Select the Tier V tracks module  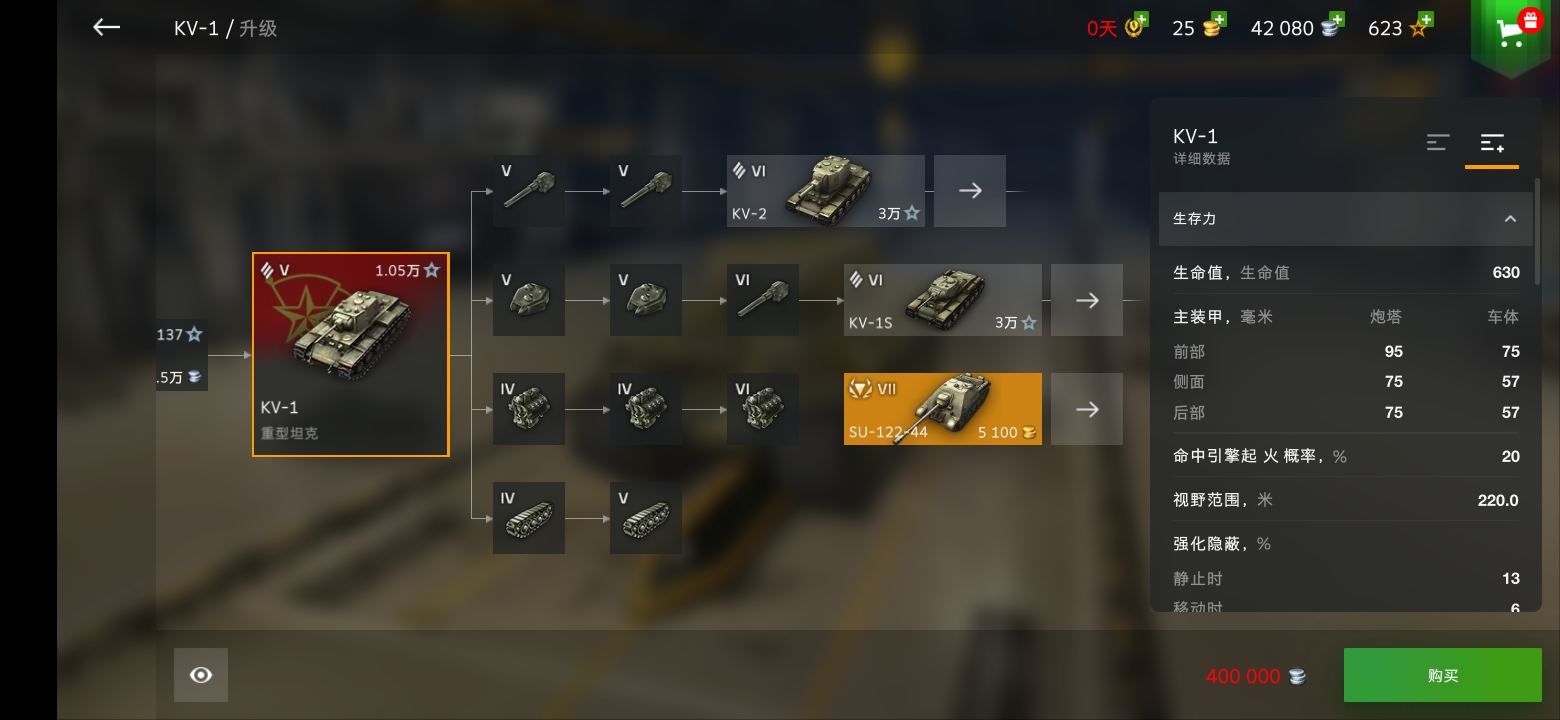coord(646,517)
